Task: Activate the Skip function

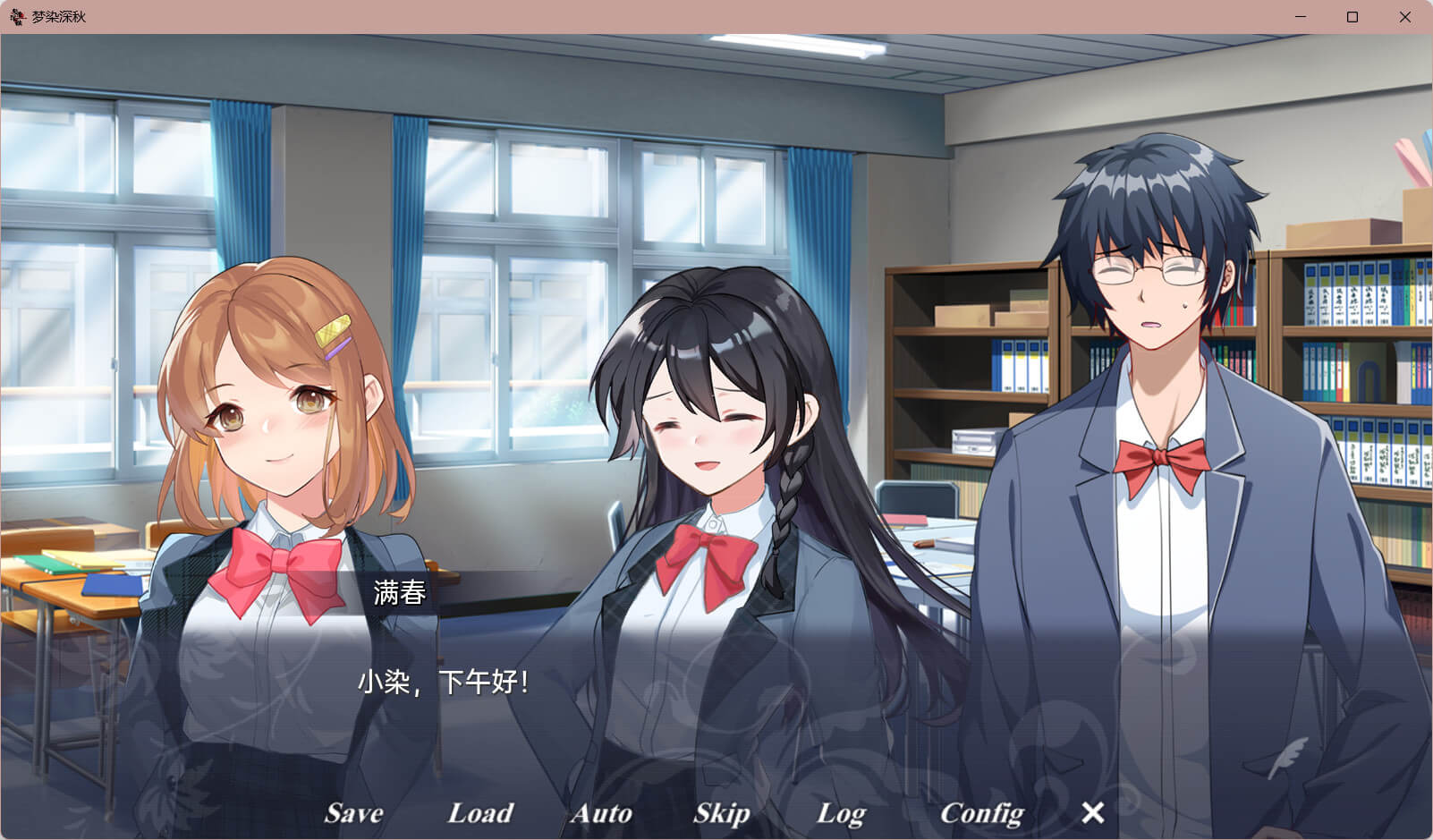Action: (x=721, y=812)
